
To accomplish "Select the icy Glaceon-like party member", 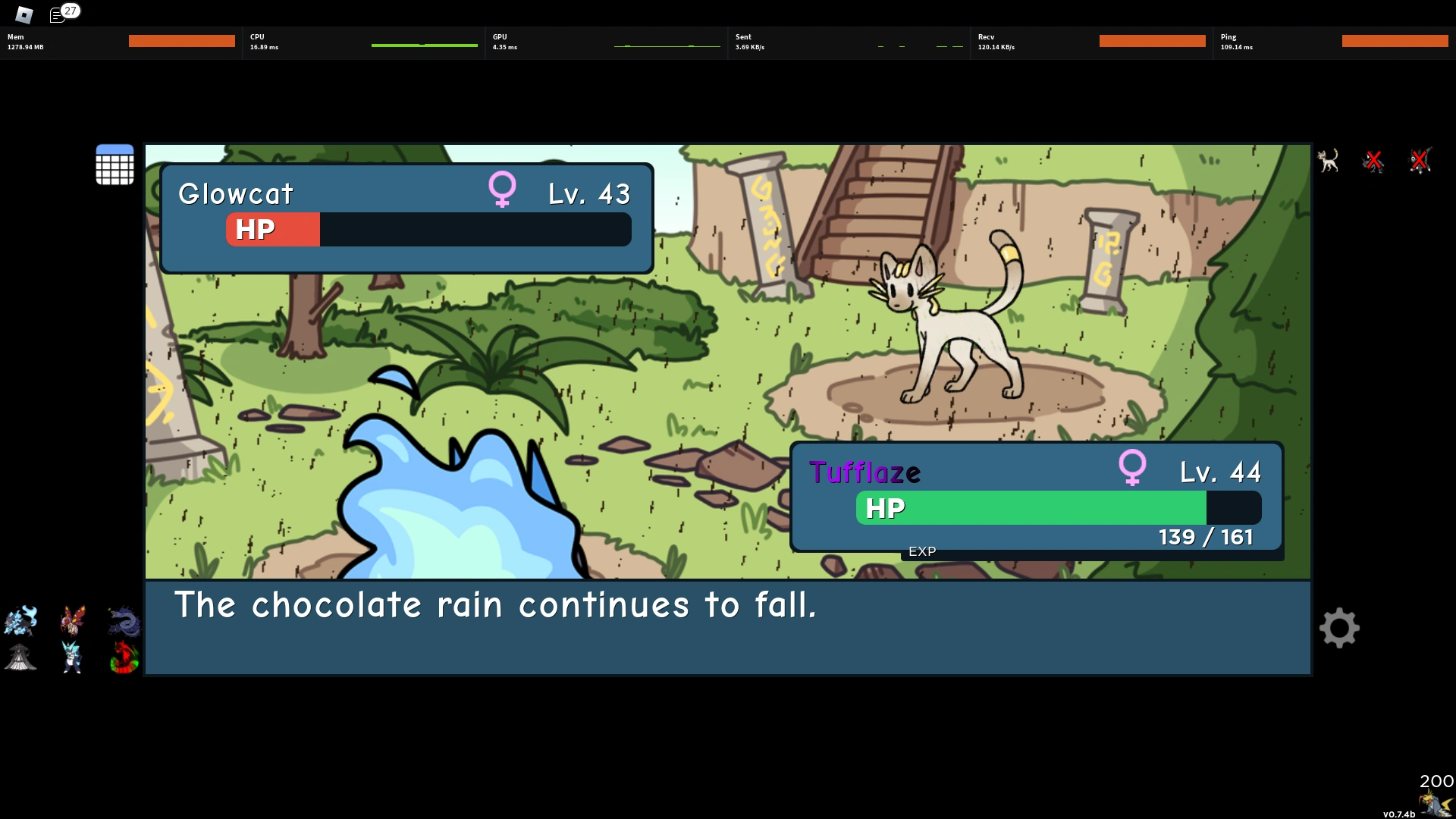I will point(72,657).
